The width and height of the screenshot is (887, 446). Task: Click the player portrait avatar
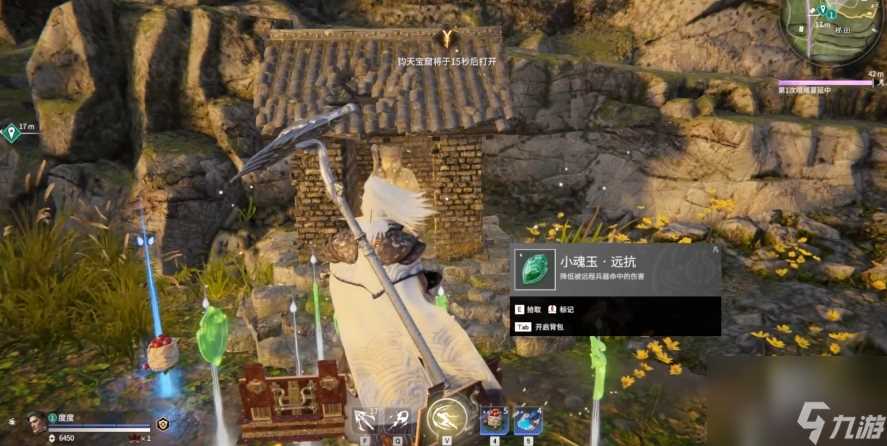coord(37,422)
